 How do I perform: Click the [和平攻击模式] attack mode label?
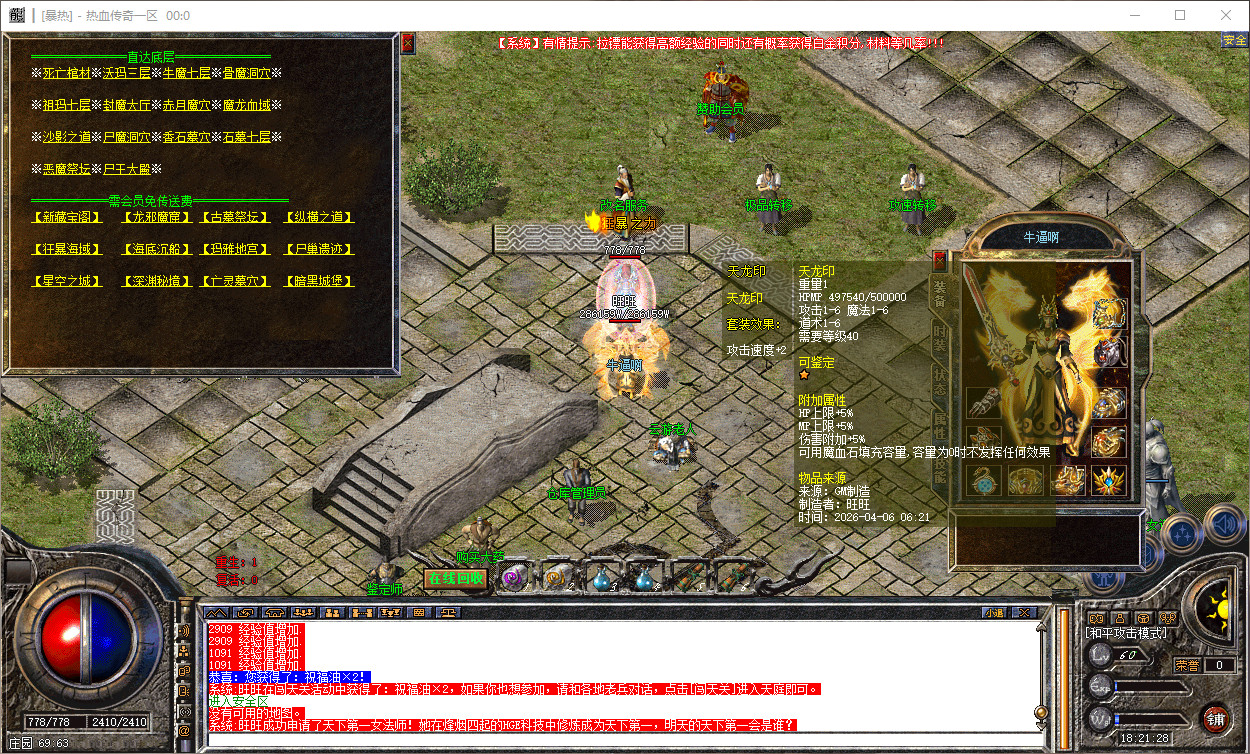(1126, 633)
